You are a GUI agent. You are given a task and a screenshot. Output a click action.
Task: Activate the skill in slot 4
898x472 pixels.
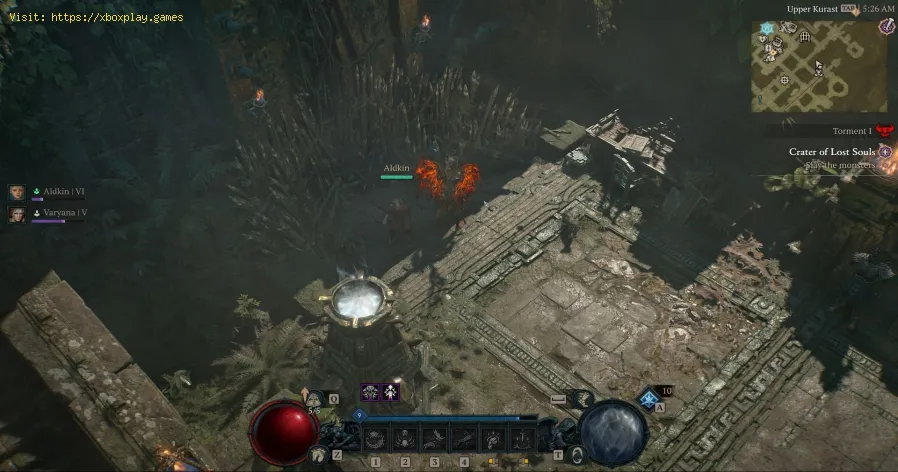click(x=463, y=438)
